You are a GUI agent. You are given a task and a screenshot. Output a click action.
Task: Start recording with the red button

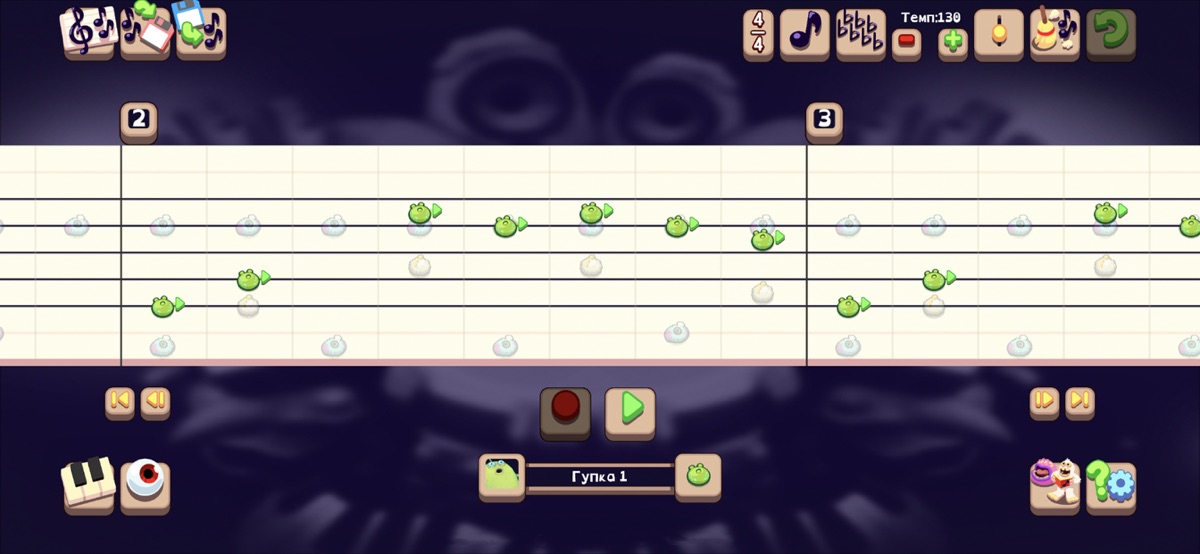point(565,411)
